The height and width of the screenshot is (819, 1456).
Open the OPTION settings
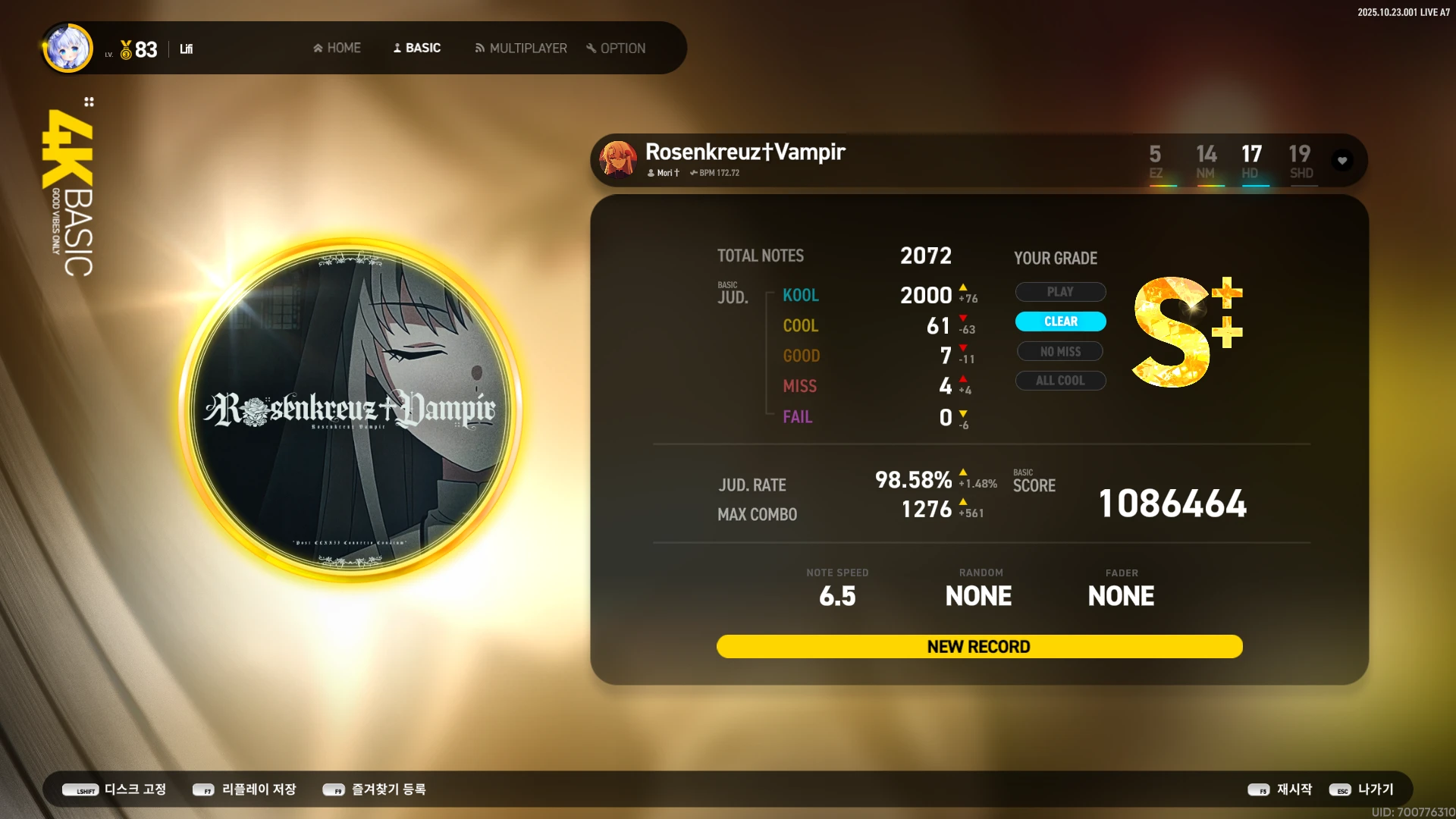click(616, 48)
